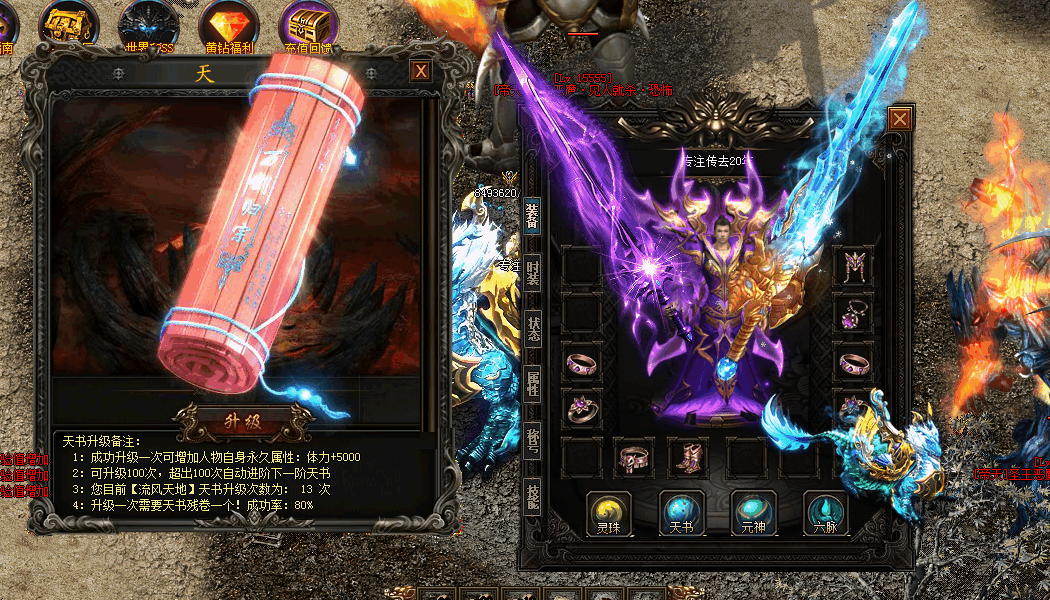Open the 充值回馈 recharge rewards chest
The width and height of the screenshot is (1050, 600).
point(309,25)
